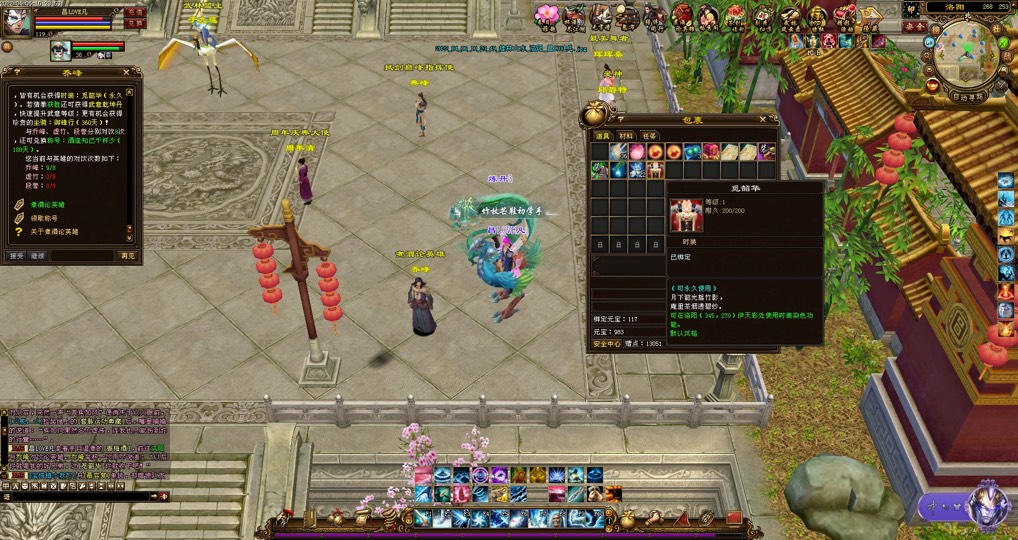Select the pink treasure chest item
This screenshot has height=540, width=1018.
(711, 151)
